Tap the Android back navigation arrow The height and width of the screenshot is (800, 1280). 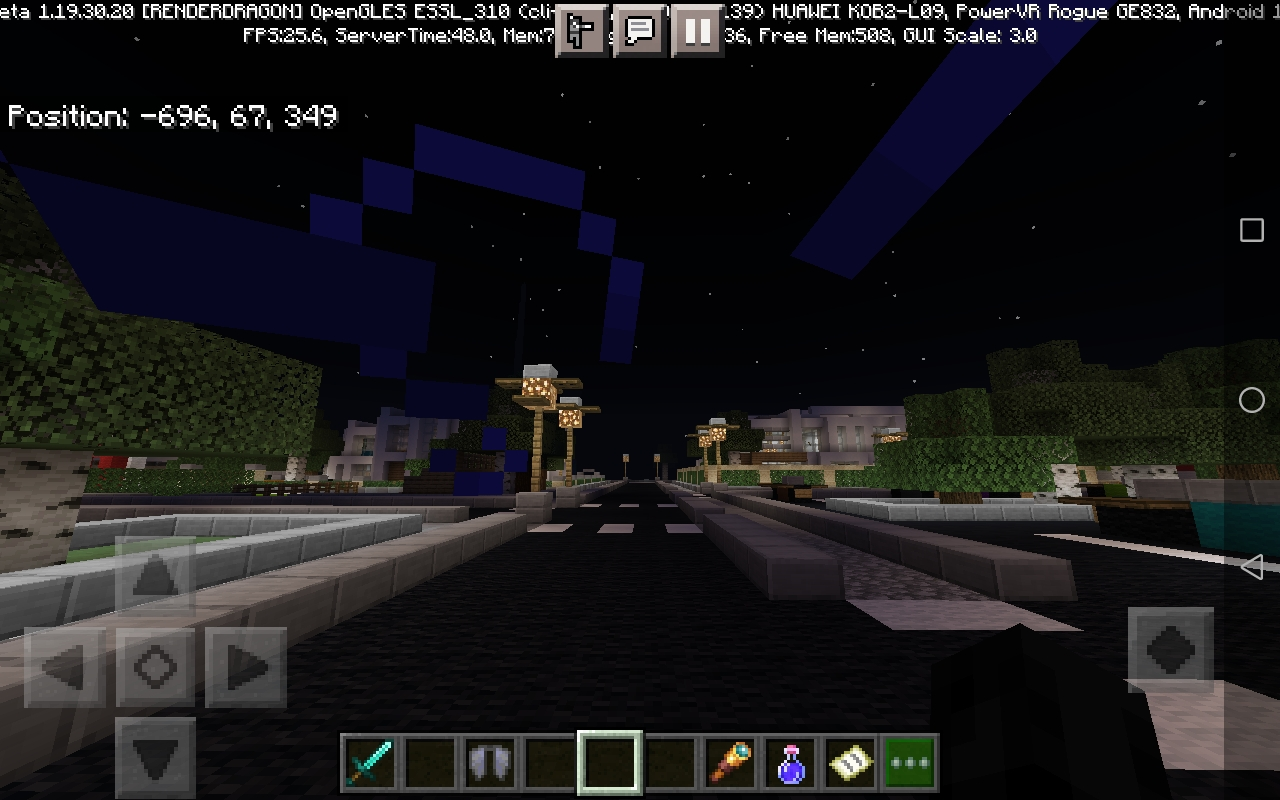pyautogui.click(x=1253, y=568)
